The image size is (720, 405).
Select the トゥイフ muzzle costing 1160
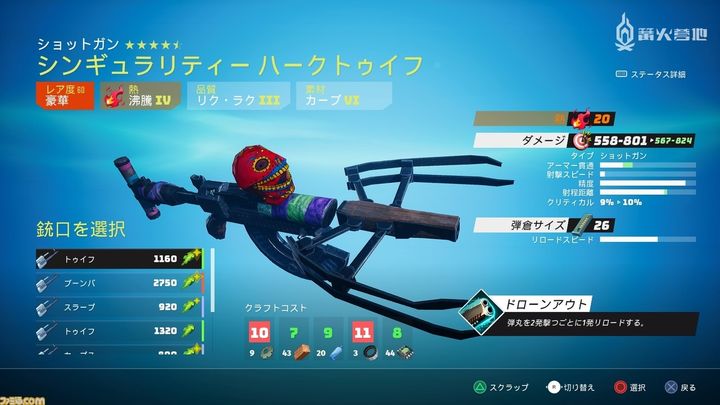tap(120, 258)
